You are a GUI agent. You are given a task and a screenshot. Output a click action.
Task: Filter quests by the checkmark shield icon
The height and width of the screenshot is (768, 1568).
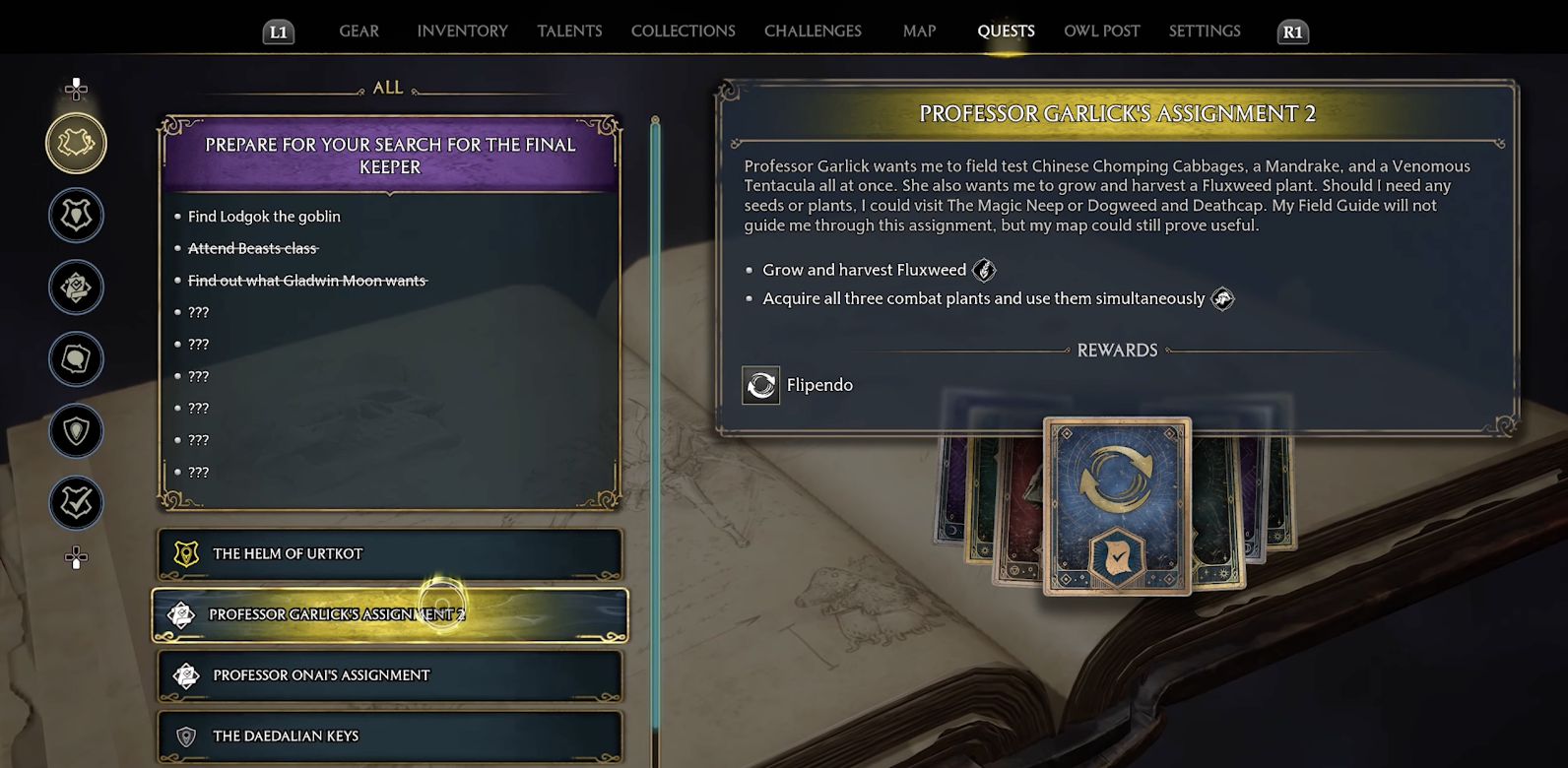[76, 503]
